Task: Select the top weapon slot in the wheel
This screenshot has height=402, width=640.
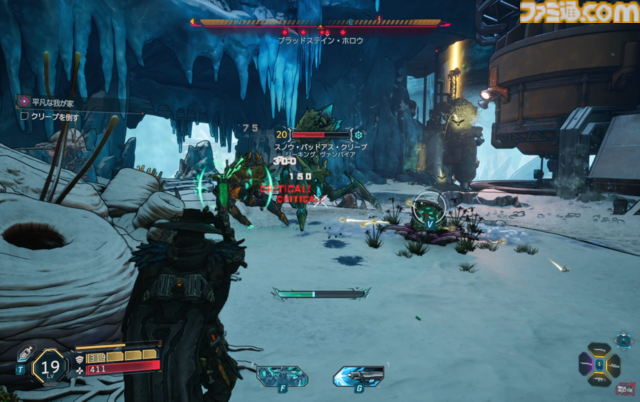Action: (599, 351)
